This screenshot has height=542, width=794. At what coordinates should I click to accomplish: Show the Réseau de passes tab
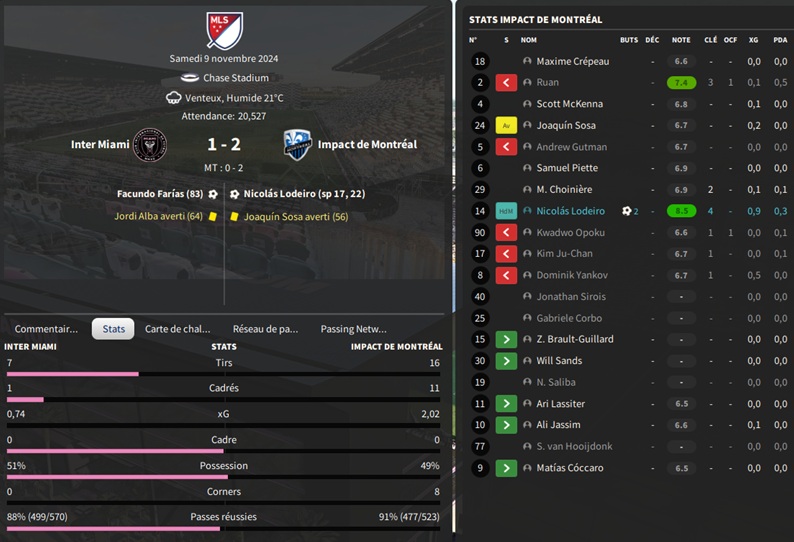265,329
